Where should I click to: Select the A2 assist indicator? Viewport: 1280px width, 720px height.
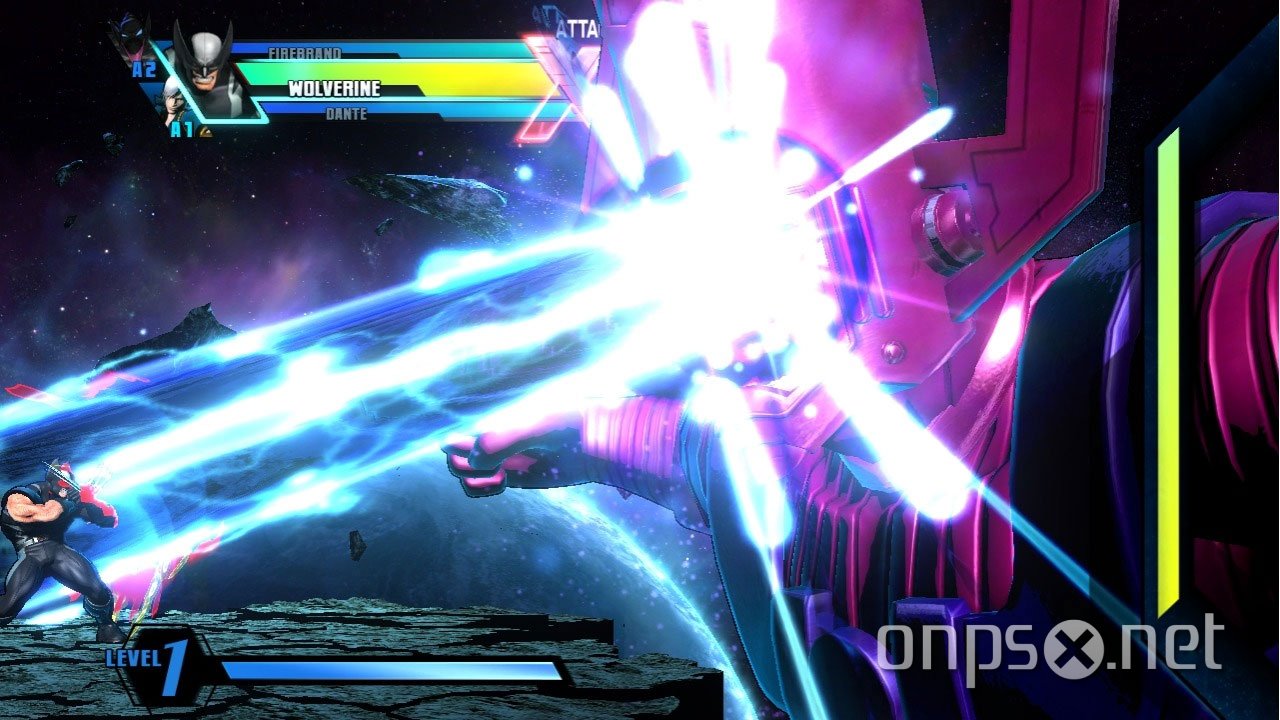[142, 67]
